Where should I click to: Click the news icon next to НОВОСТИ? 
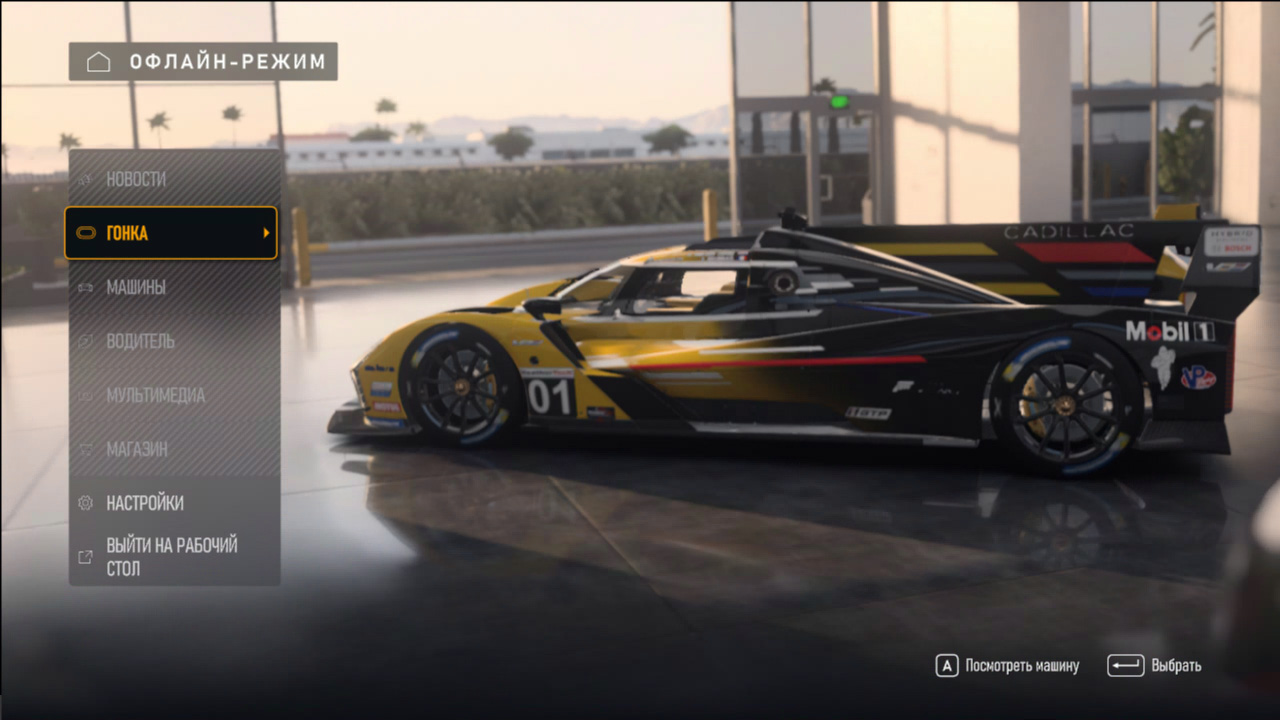pos(87,178)
